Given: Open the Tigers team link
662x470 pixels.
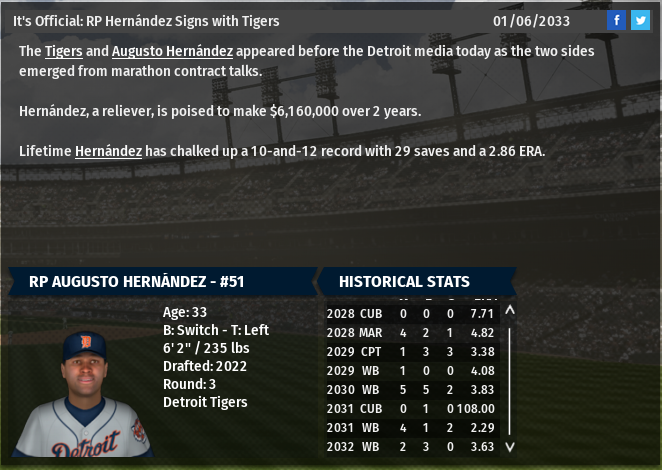Looking at the screenshot, I should coord(64,51).
